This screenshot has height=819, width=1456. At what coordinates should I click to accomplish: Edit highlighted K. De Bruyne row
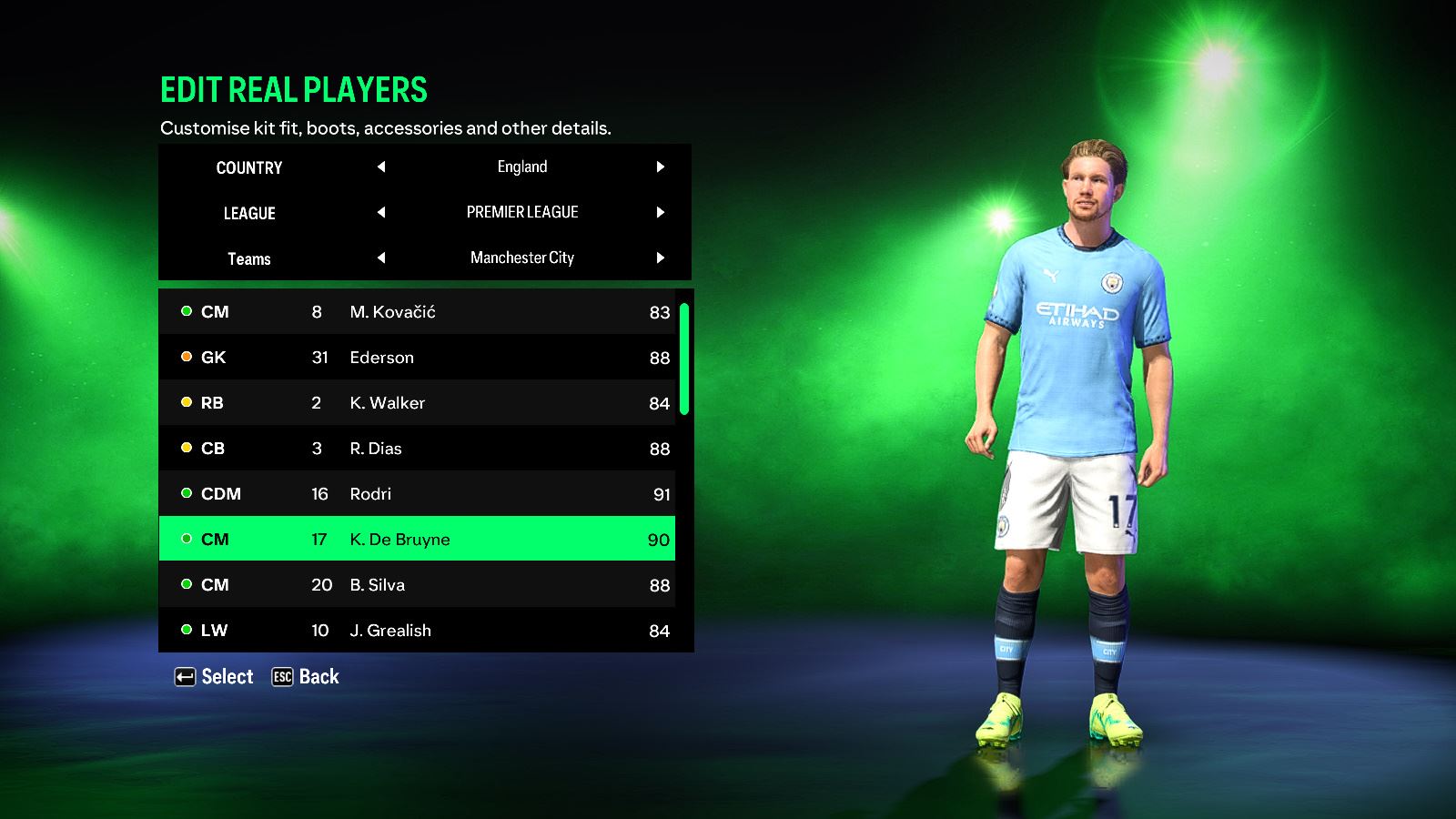point(417,540)
